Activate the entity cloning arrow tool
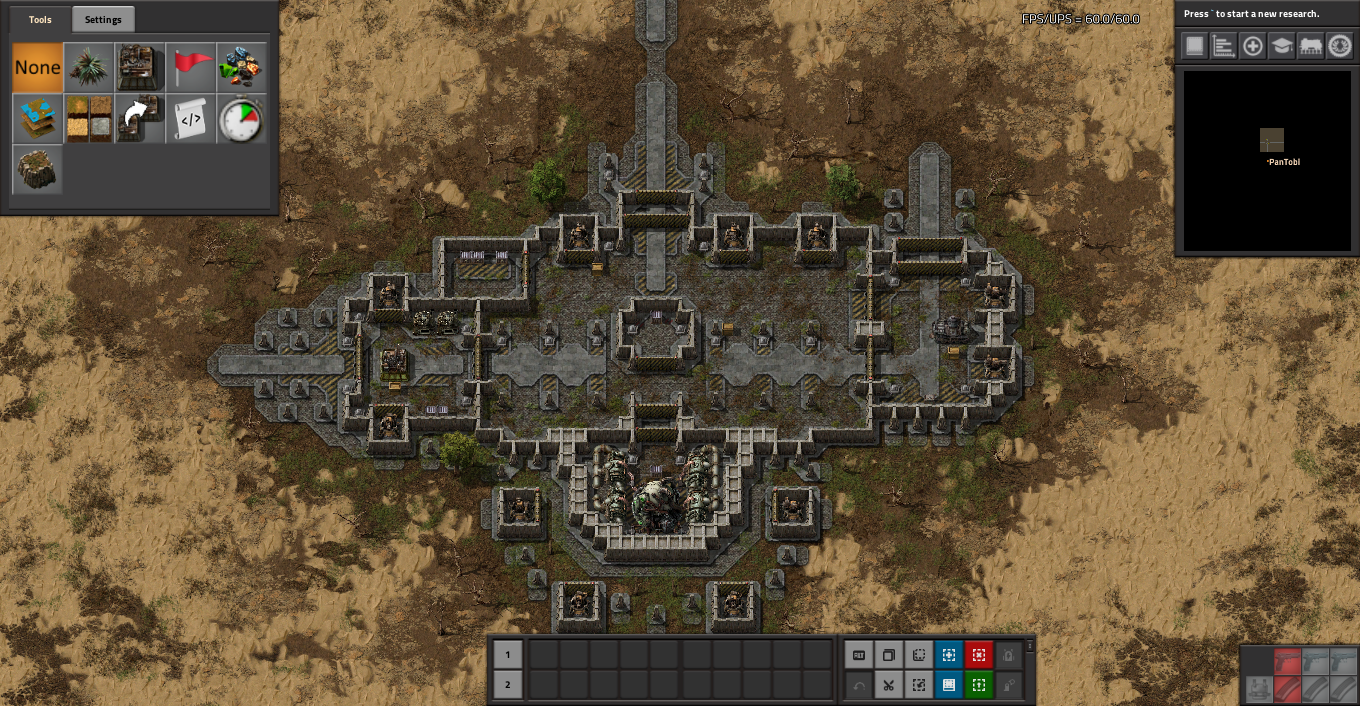This screenshot has width=1360, height=706. coord(140,119)
